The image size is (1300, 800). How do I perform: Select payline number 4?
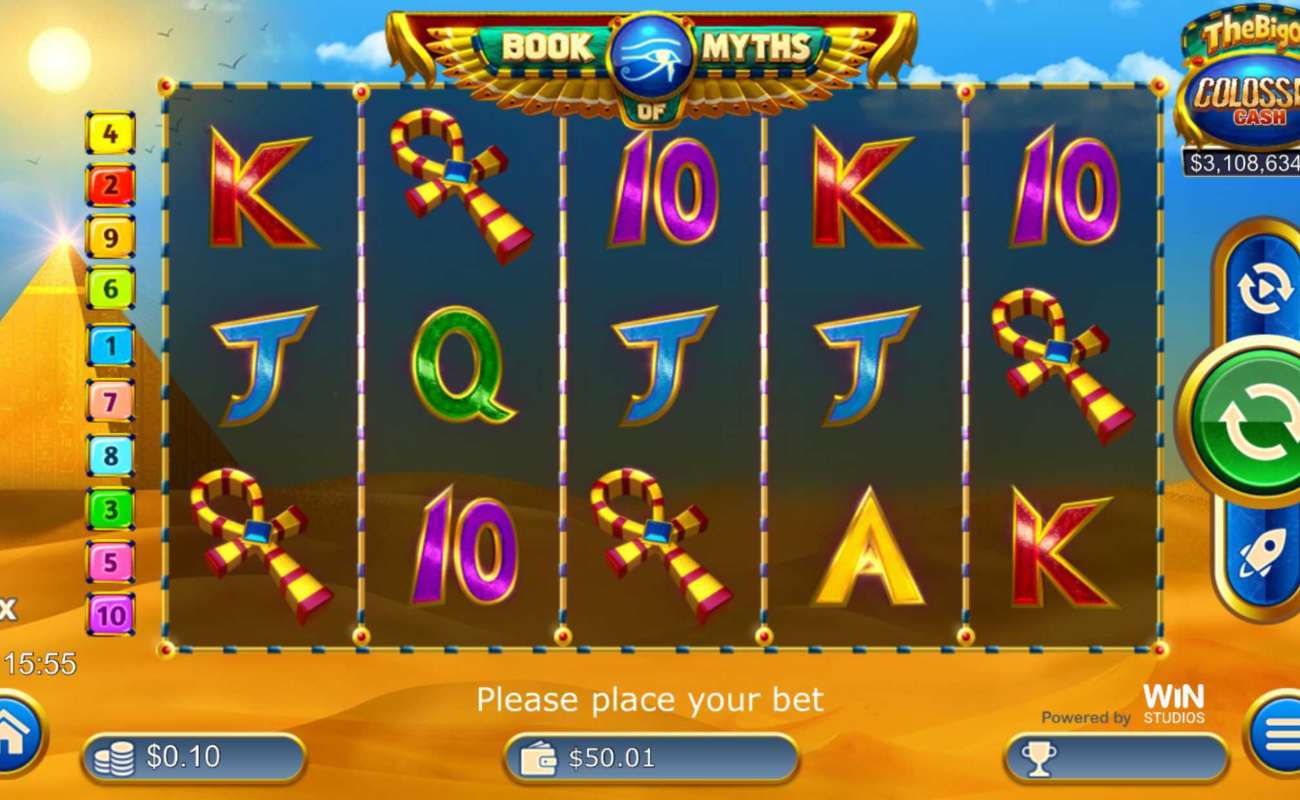click(110, 133)
